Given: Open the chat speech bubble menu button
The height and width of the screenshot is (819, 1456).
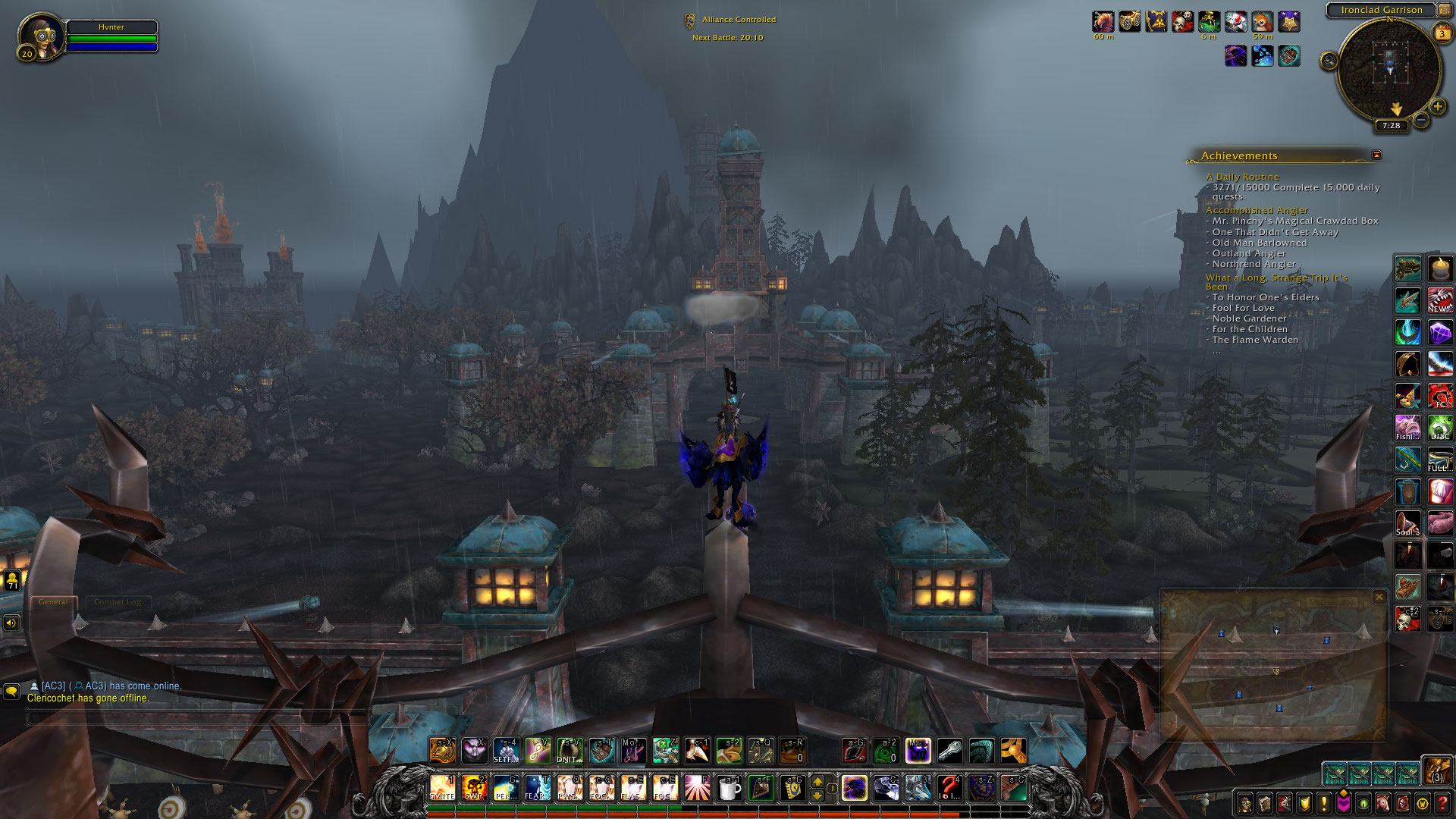Looking at the screenshot, I should click(x=11, y=691).
